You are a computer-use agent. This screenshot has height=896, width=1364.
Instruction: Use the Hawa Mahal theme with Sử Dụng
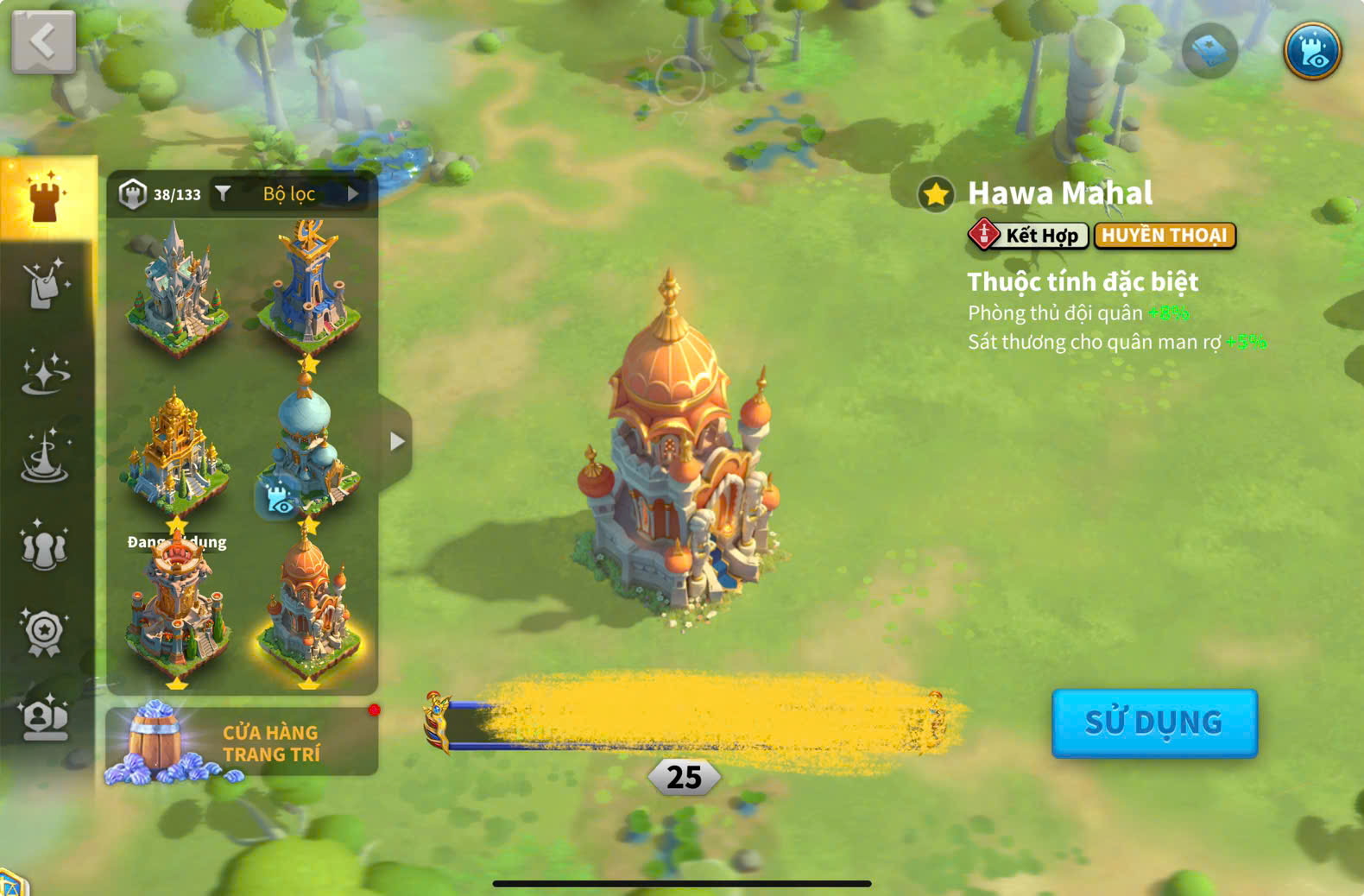(x=1153, y=722)
